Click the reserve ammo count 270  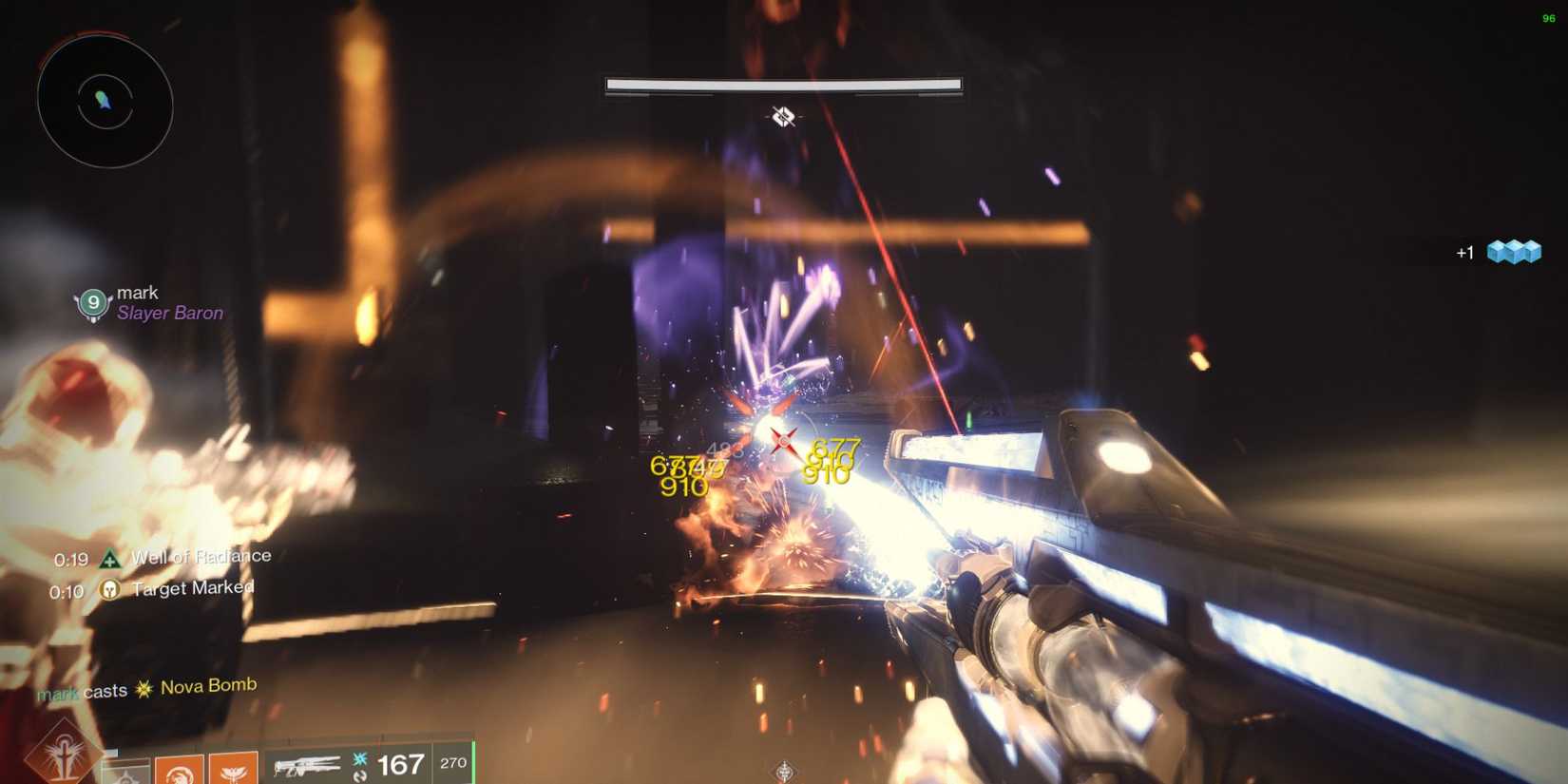pyautogui.click(x=453, y=763)
